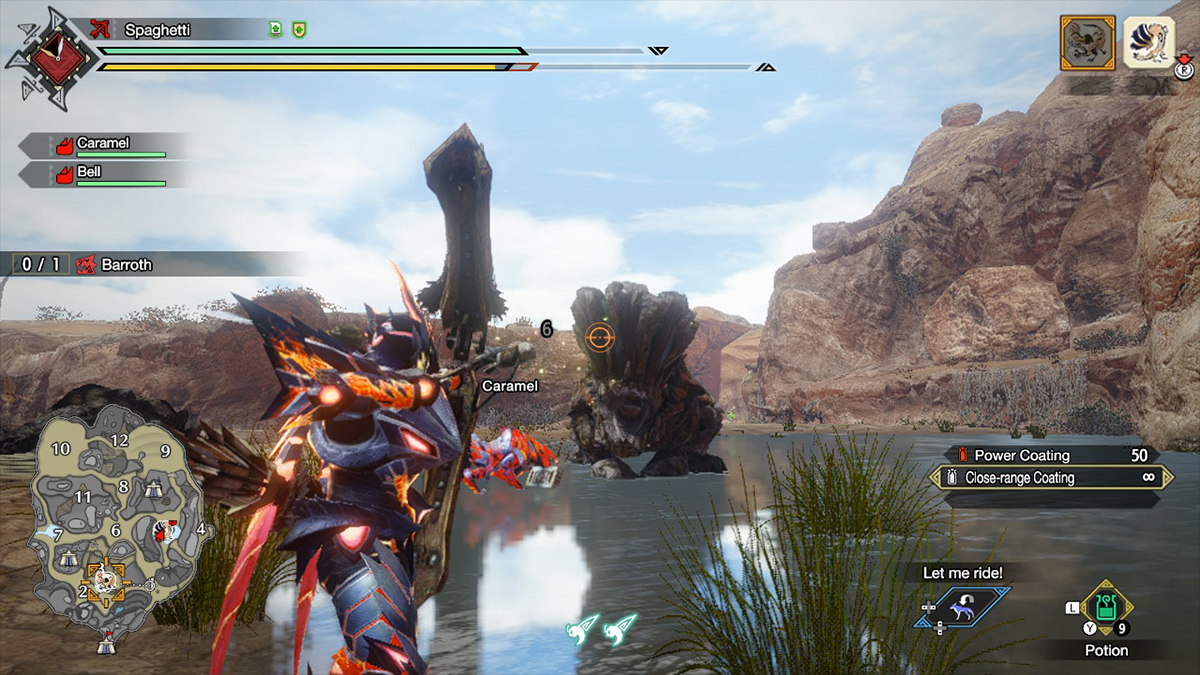Activate the Let me ride! Palamute command
This screenshot has height=675, width=1200.
962,606
